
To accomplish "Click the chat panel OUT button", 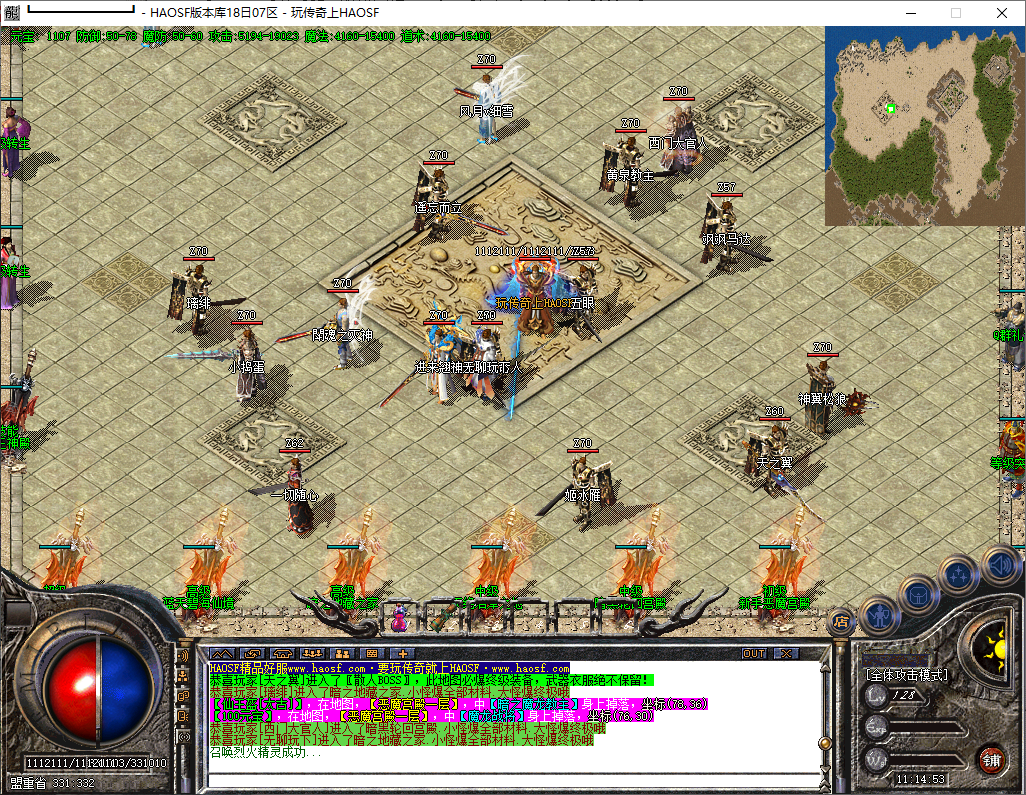I will pyautogui.click(x=754, y=654).
